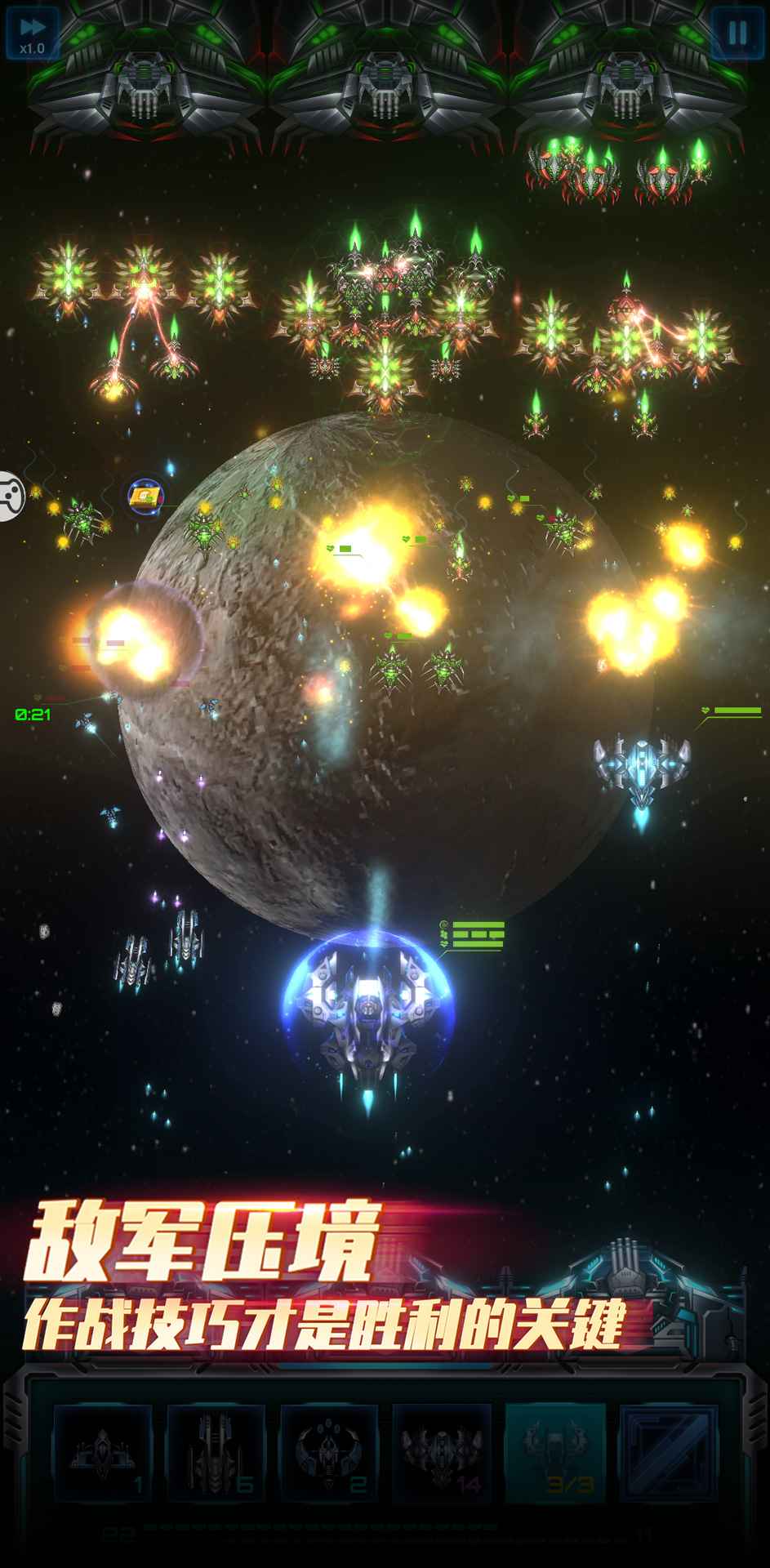This screenshot has width=770, height=1568.
Task: Pause the battle
Action: coord(737,33)
